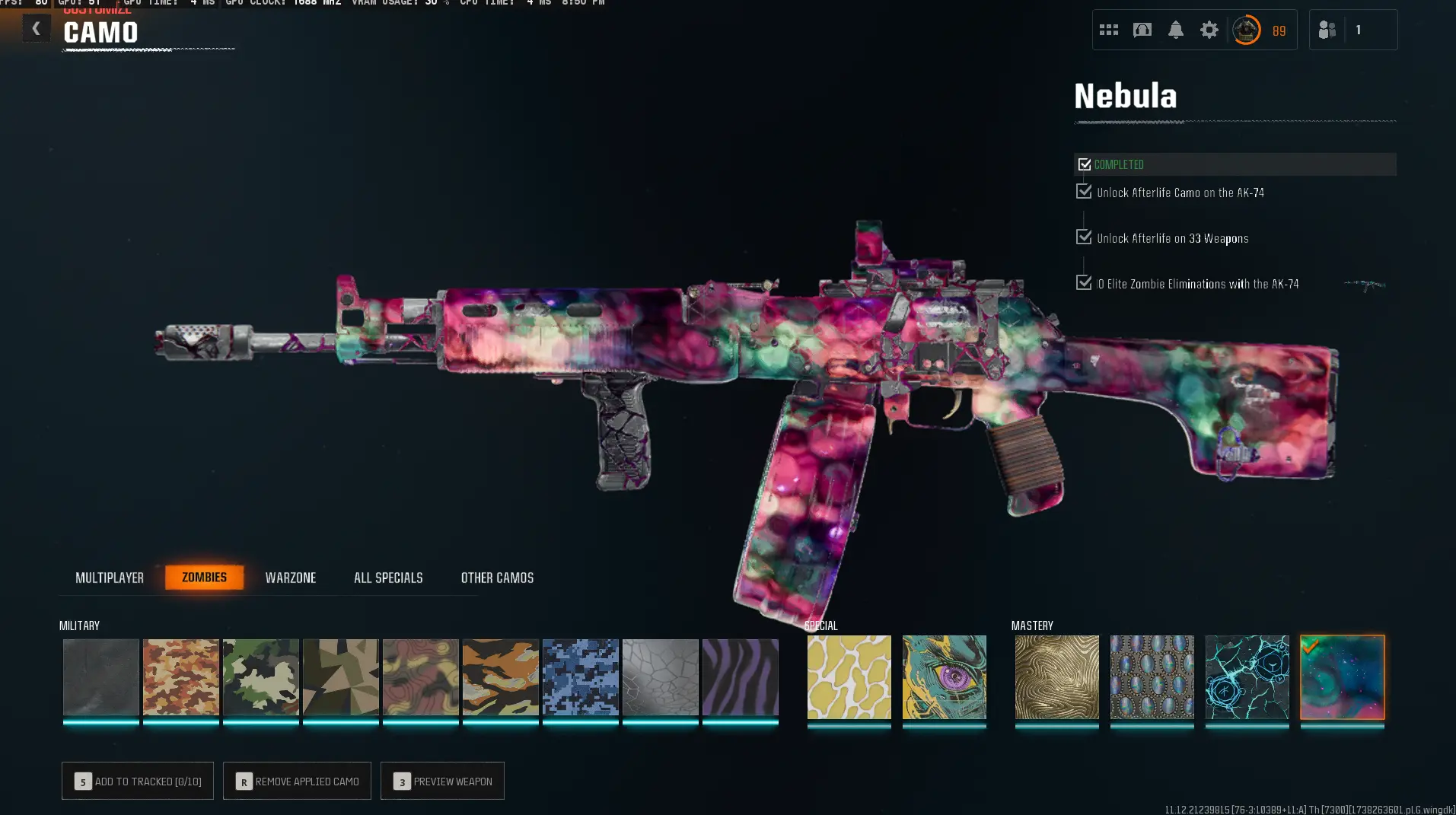The height and width of the screenshot is (815, 1456).
Task: Click the weapon preview icon next to AK-74 challenge
Action: [x=1365, y=285]
